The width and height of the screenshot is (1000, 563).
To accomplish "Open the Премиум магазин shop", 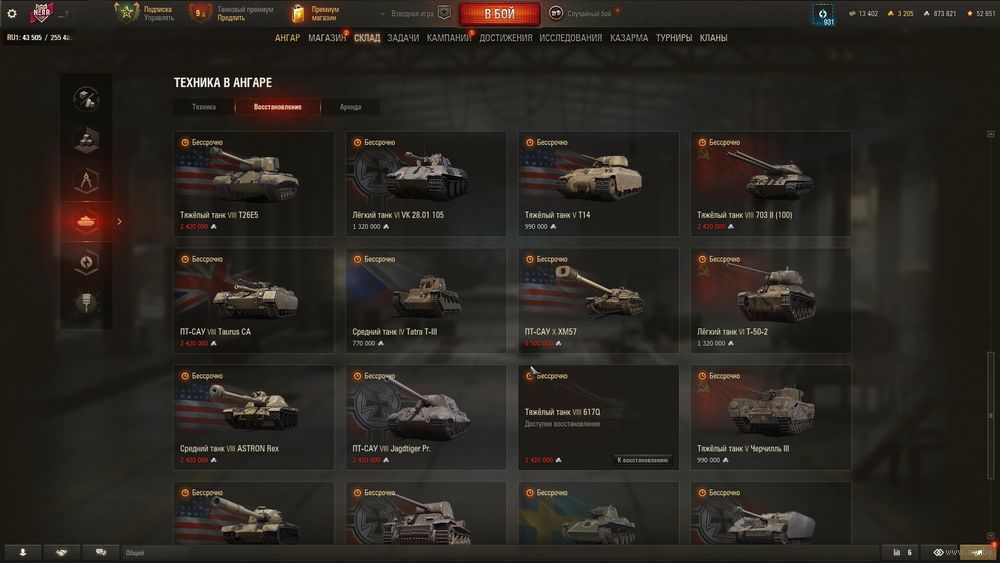I will [314, 13].
